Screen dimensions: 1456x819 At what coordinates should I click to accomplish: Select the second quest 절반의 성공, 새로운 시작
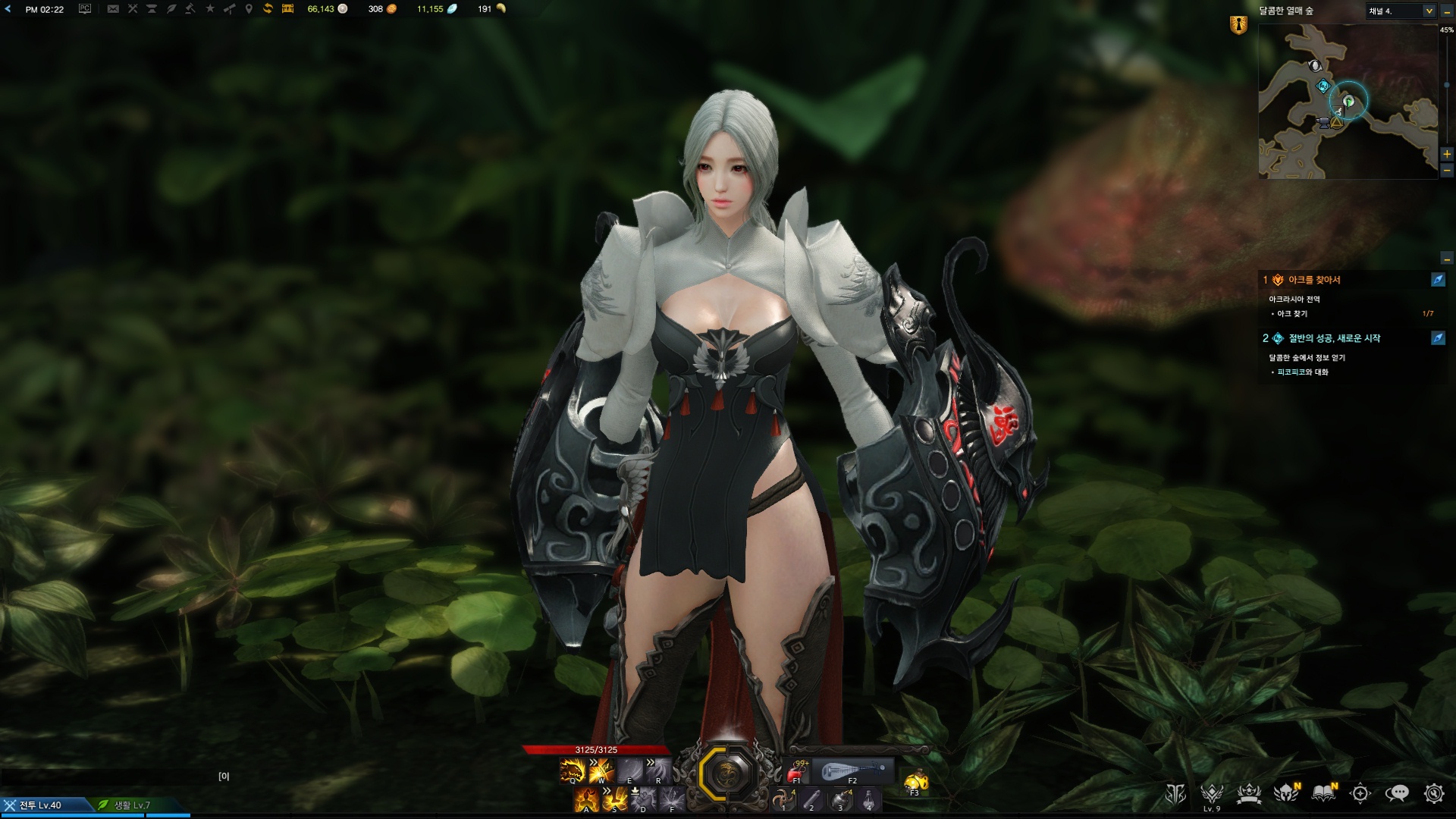[x=1334, y=338]
